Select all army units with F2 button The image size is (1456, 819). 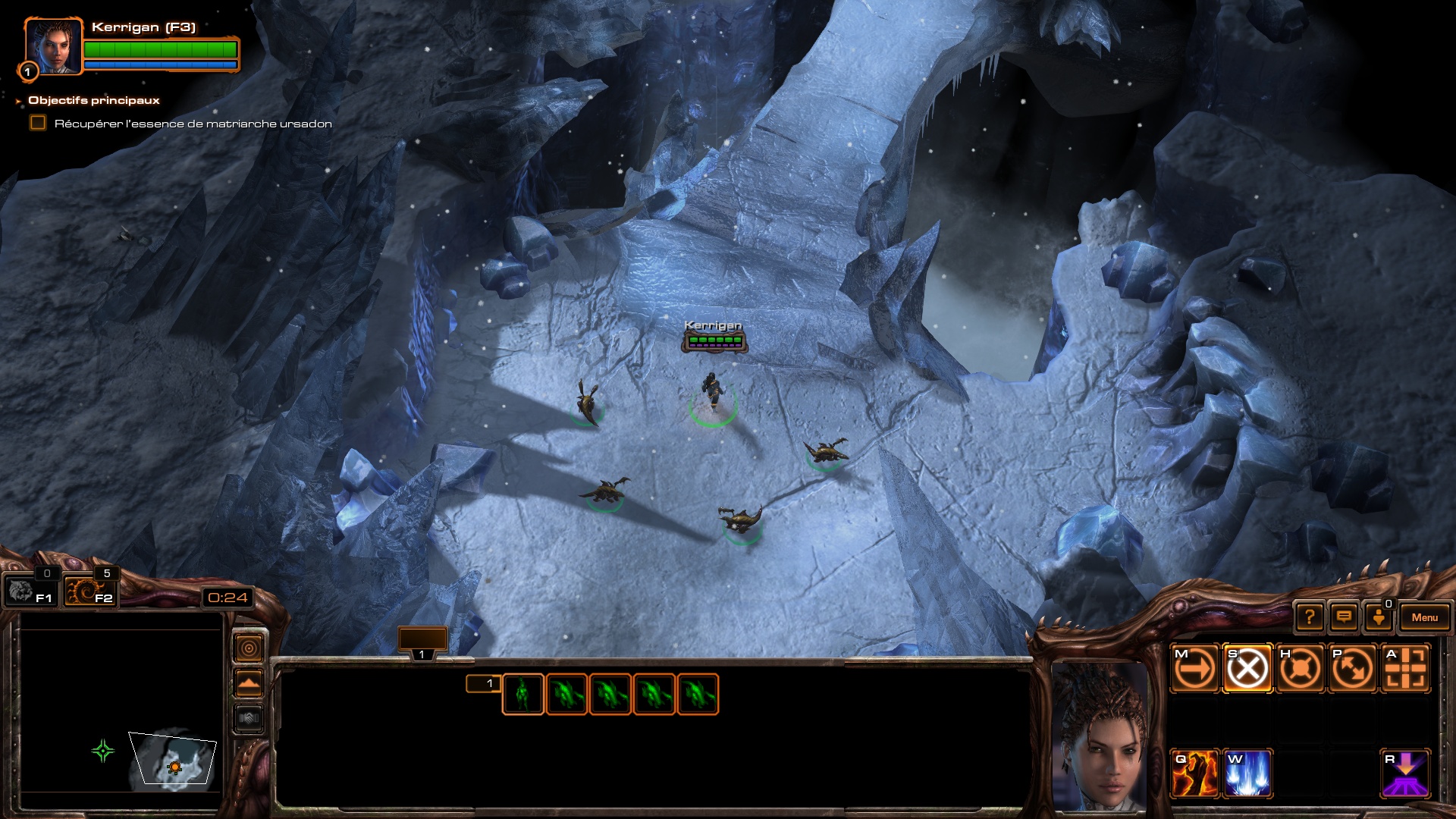[x=89, y=591]
